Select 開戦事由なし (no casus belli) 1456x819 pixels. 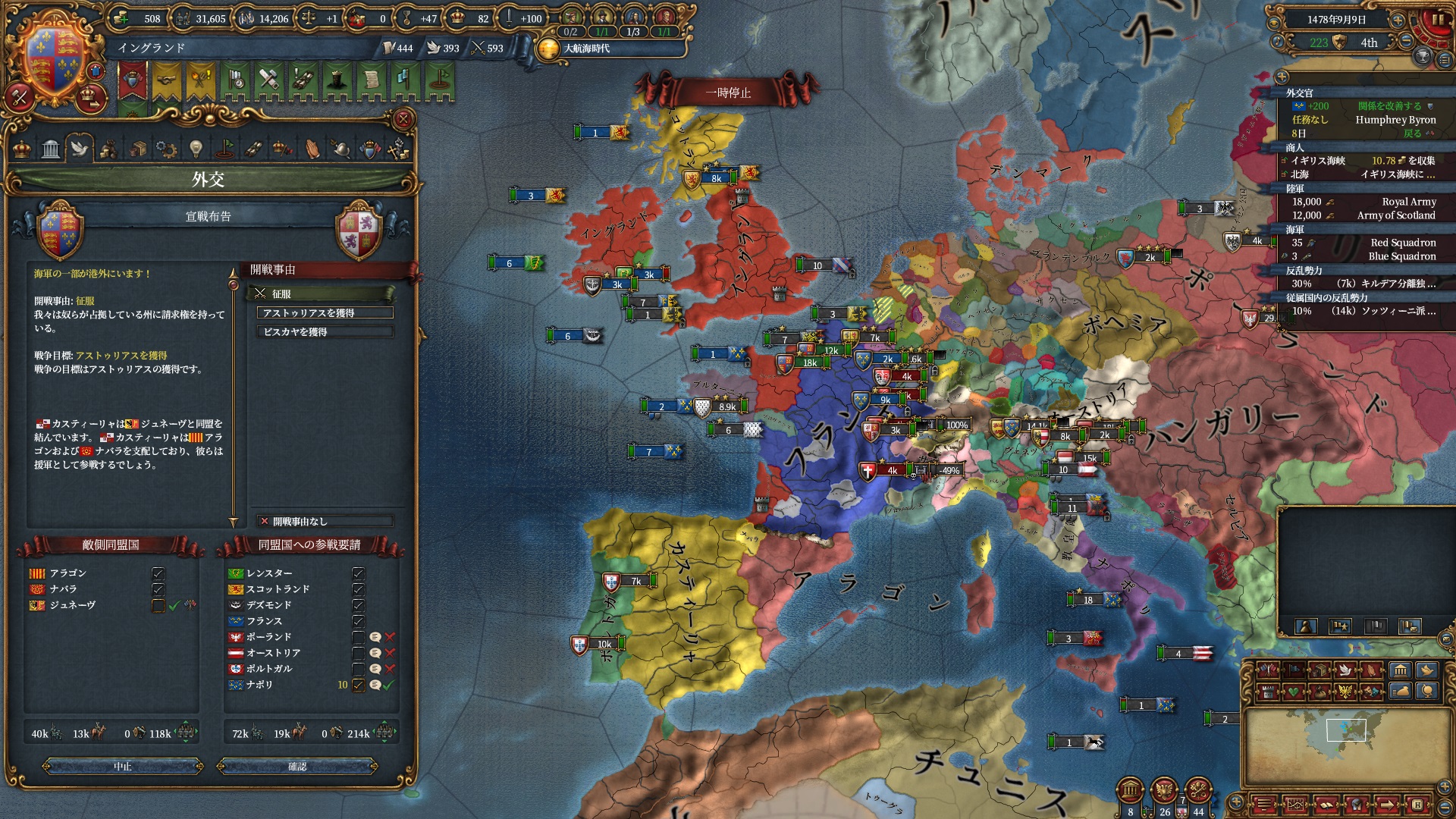point(325,521)
